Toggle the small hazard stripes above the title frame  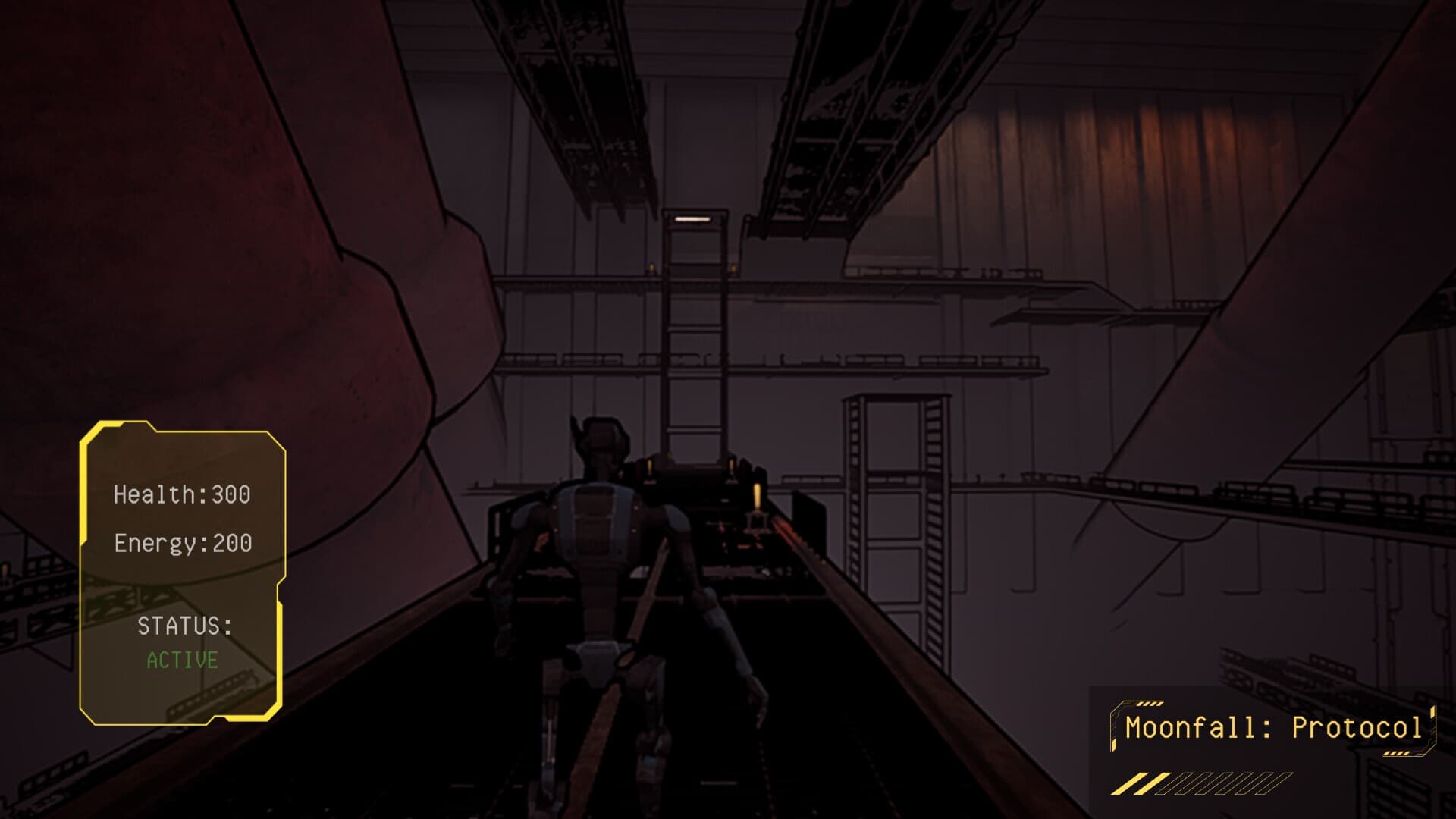1150,703
